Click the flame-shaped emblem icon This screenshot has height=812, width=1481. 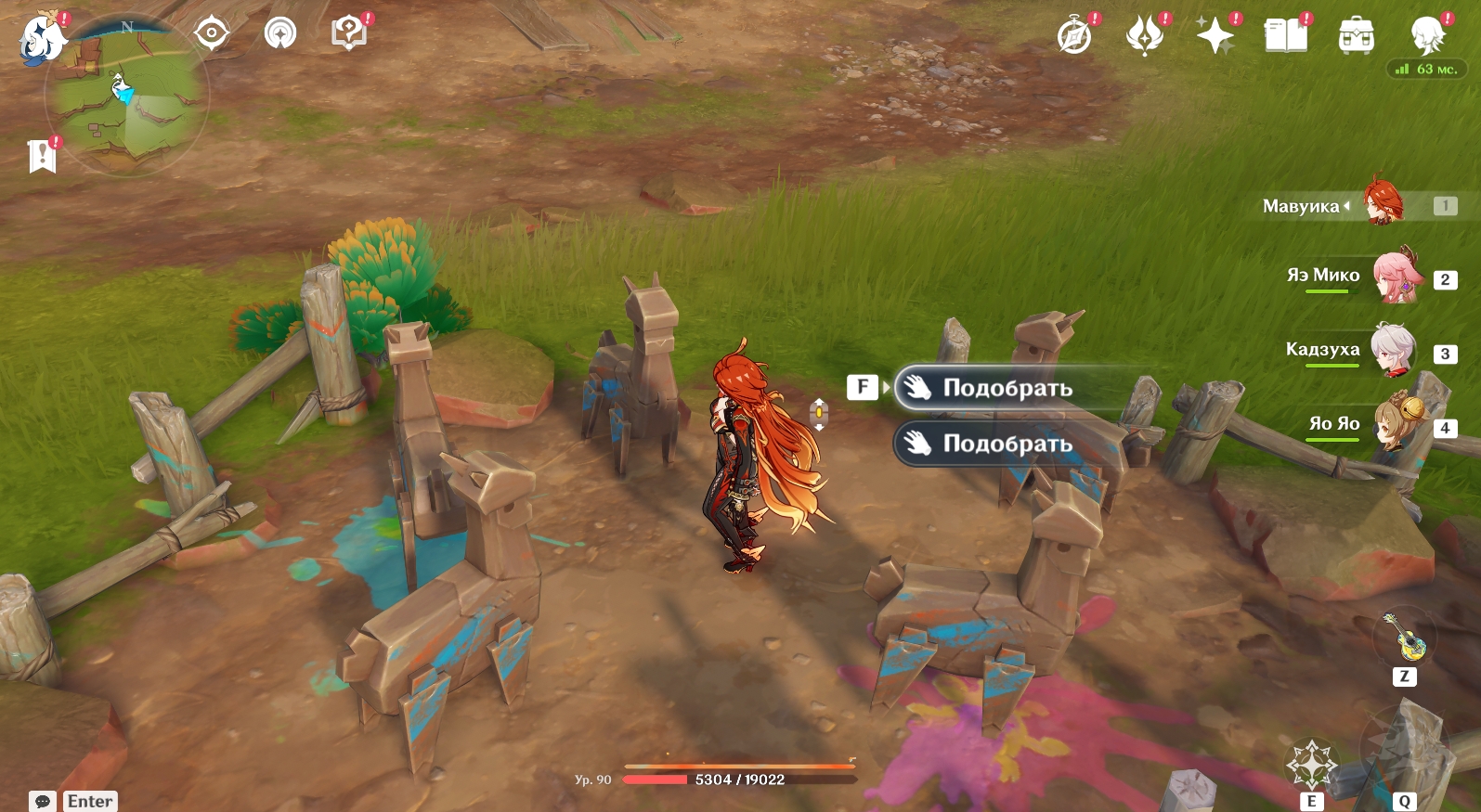tap(1145, 37)
